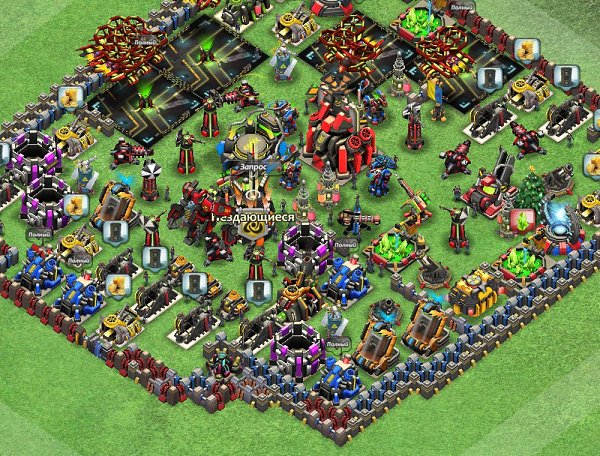600x456 pixels.
Task: Collect the green crystal resource bubble
Action: 519,220
